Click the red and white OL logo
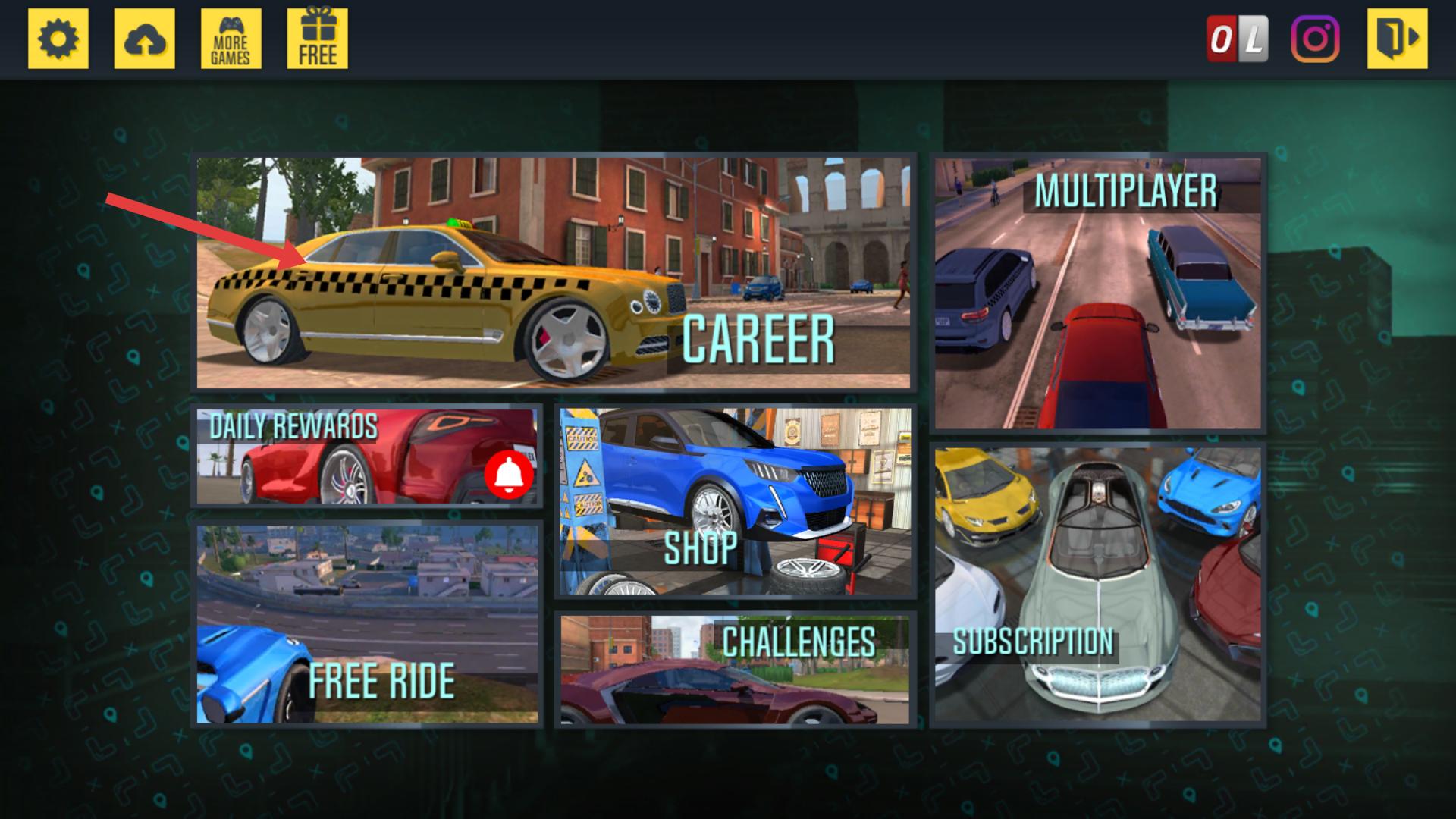Viewport: 1456px width, 819px height. 1237,39
